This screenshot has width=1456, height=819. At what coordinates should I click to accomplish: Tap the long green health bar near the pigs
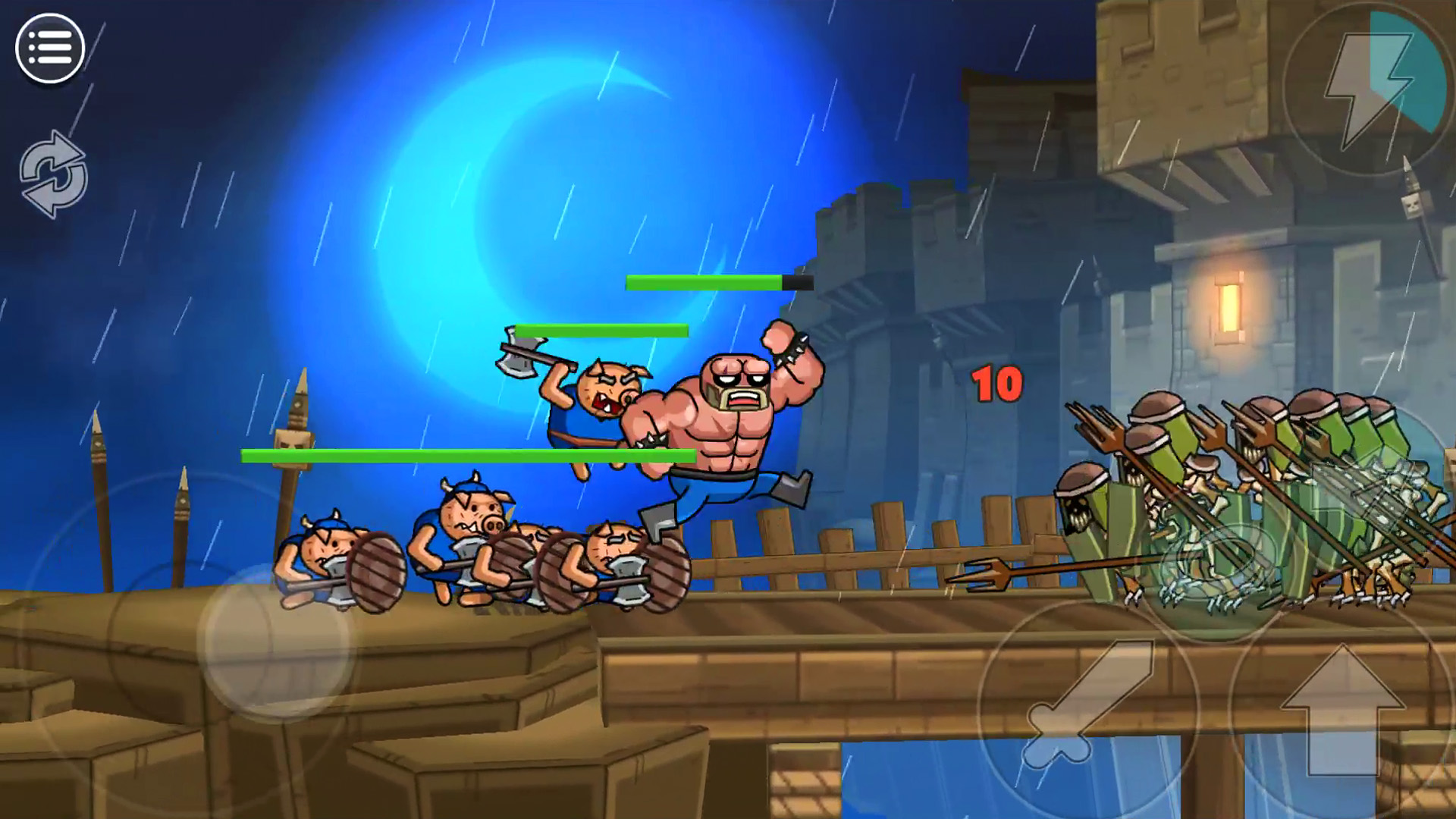470,455
